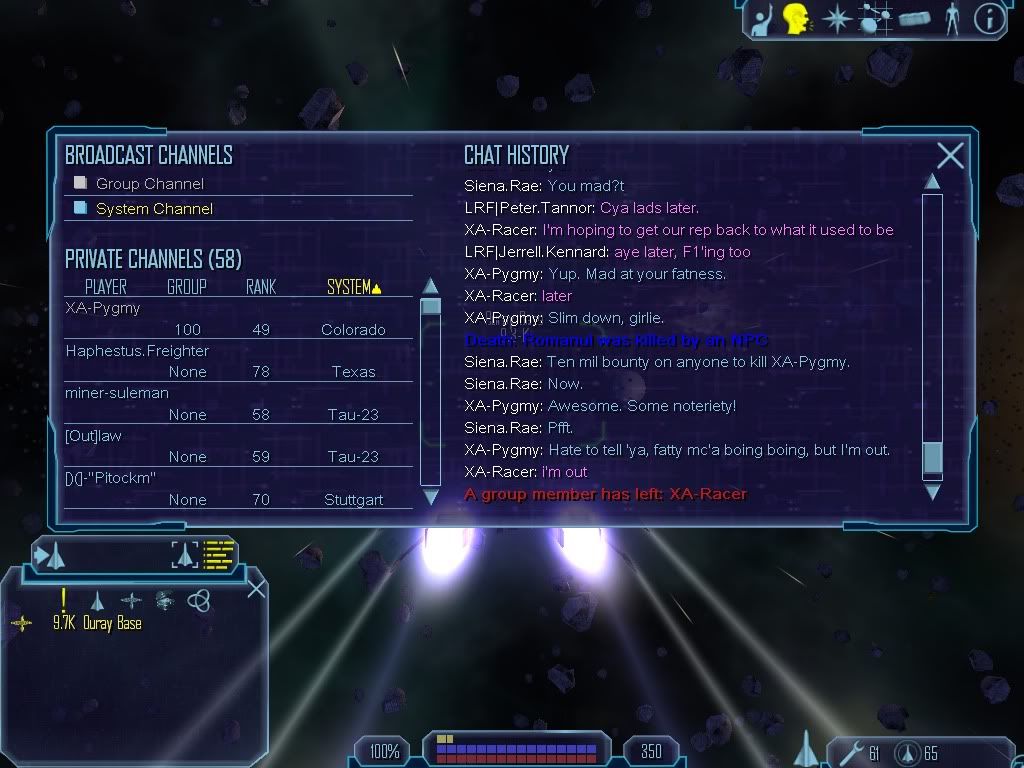Click the information 'i' icon
1024x768 pixels.
[x=988, y=19]
